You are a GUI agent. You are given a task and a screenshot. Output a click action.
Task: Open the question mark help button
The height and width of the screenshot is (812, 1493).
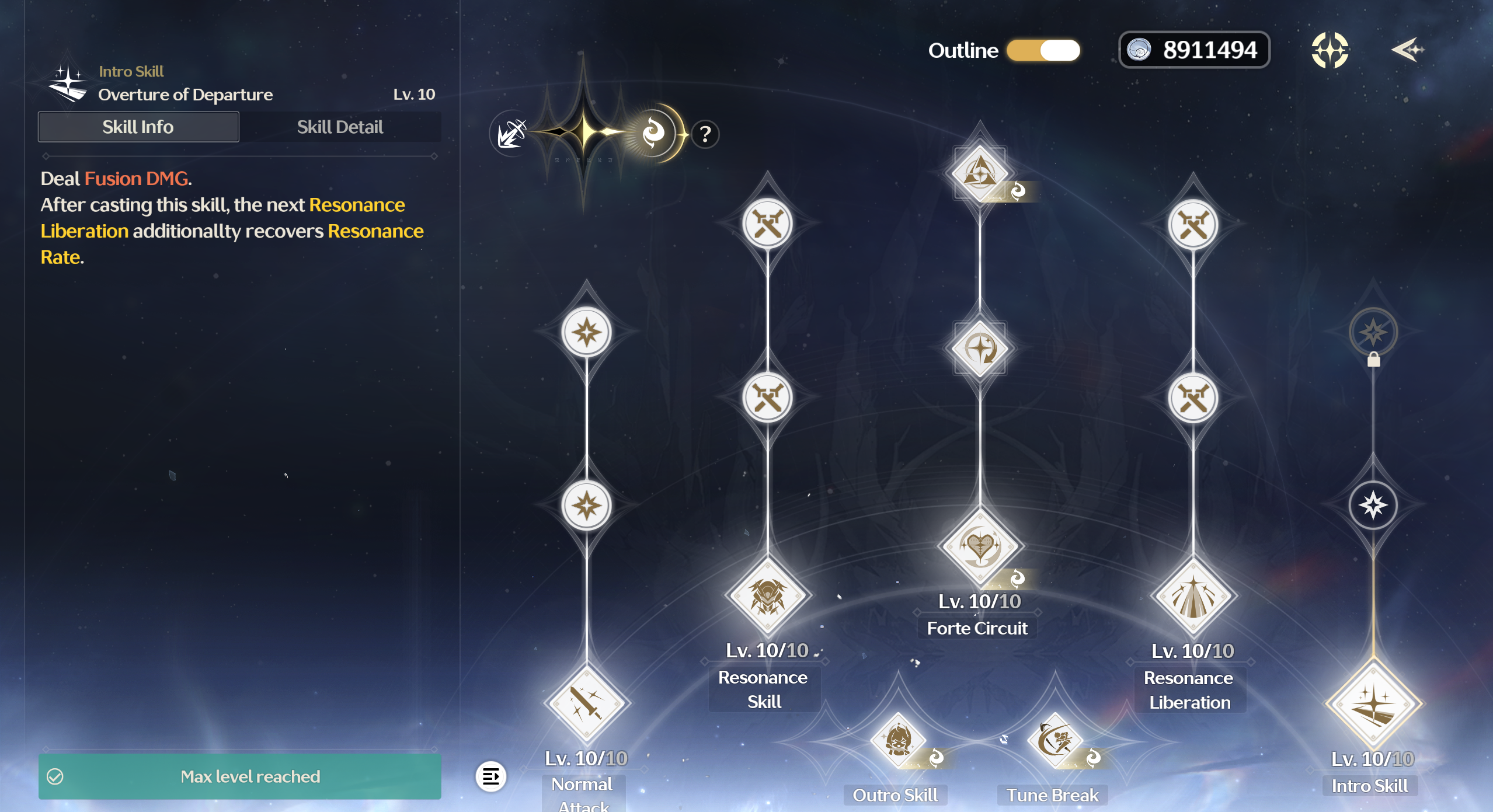(x=705, y=135)
